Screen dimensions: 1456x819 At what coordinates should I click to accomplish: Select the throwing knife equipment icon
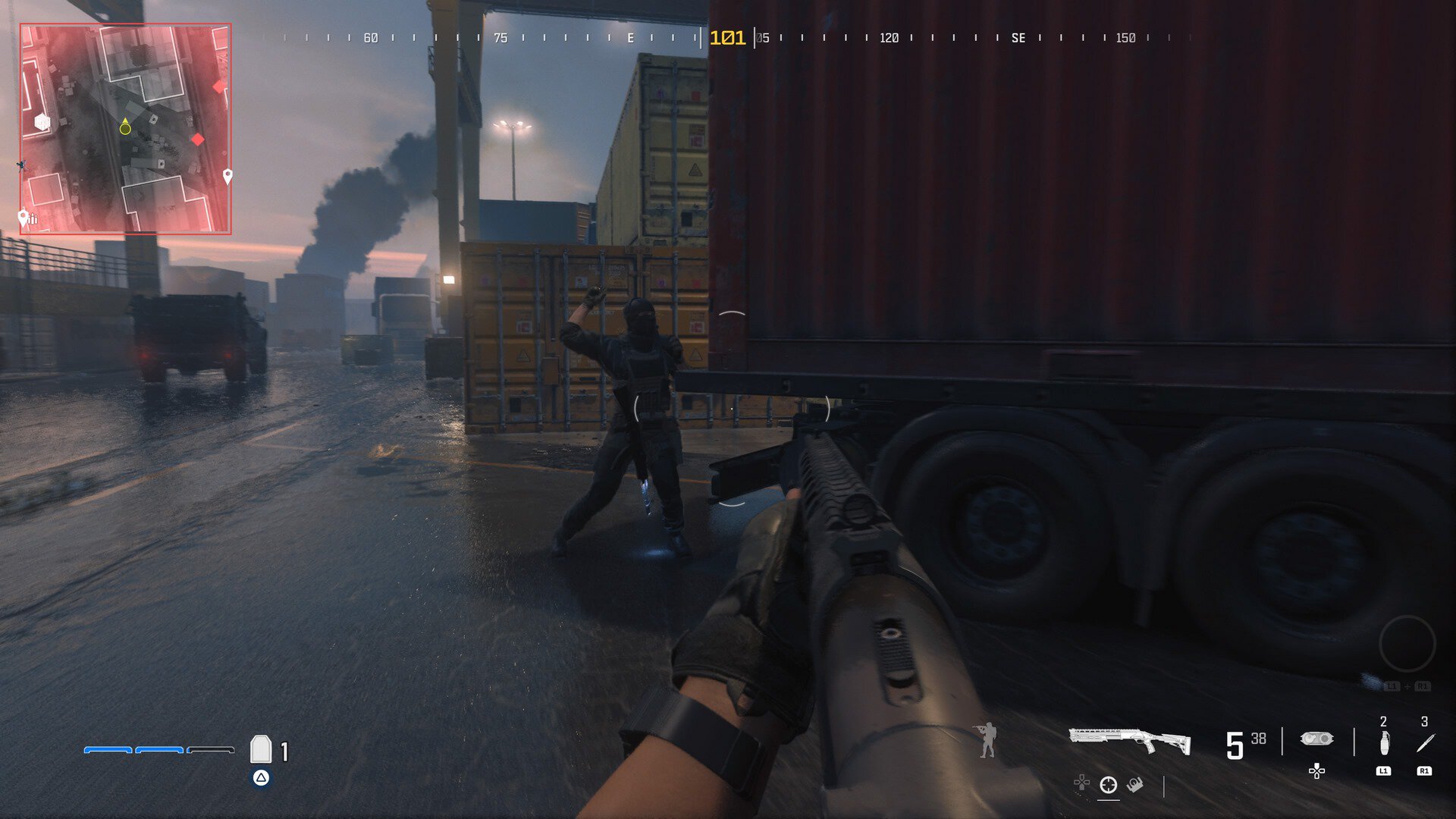click(1425, 743)
